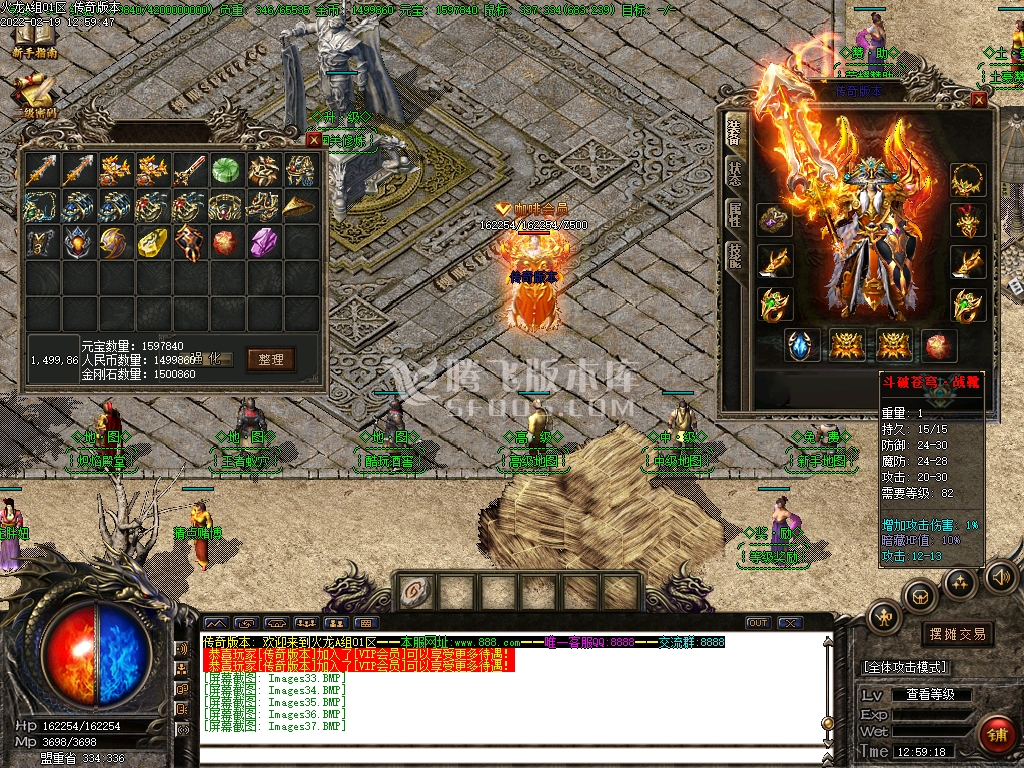Pick the purple crystal in the bag
The width and height of the screenshot is (1024, 768).
pos(262,242)
